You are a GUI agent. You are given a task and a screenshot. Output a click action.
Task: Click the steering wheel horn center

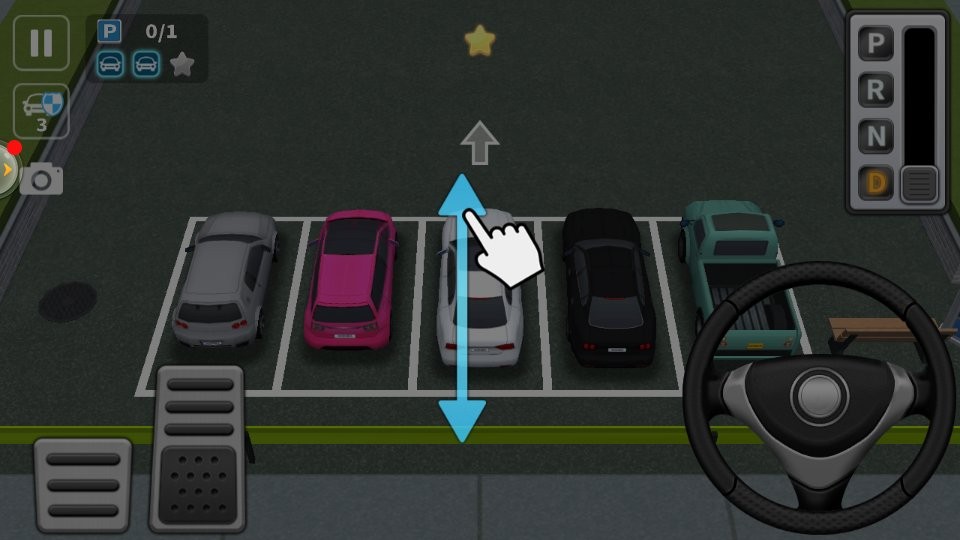click(820, 393)
